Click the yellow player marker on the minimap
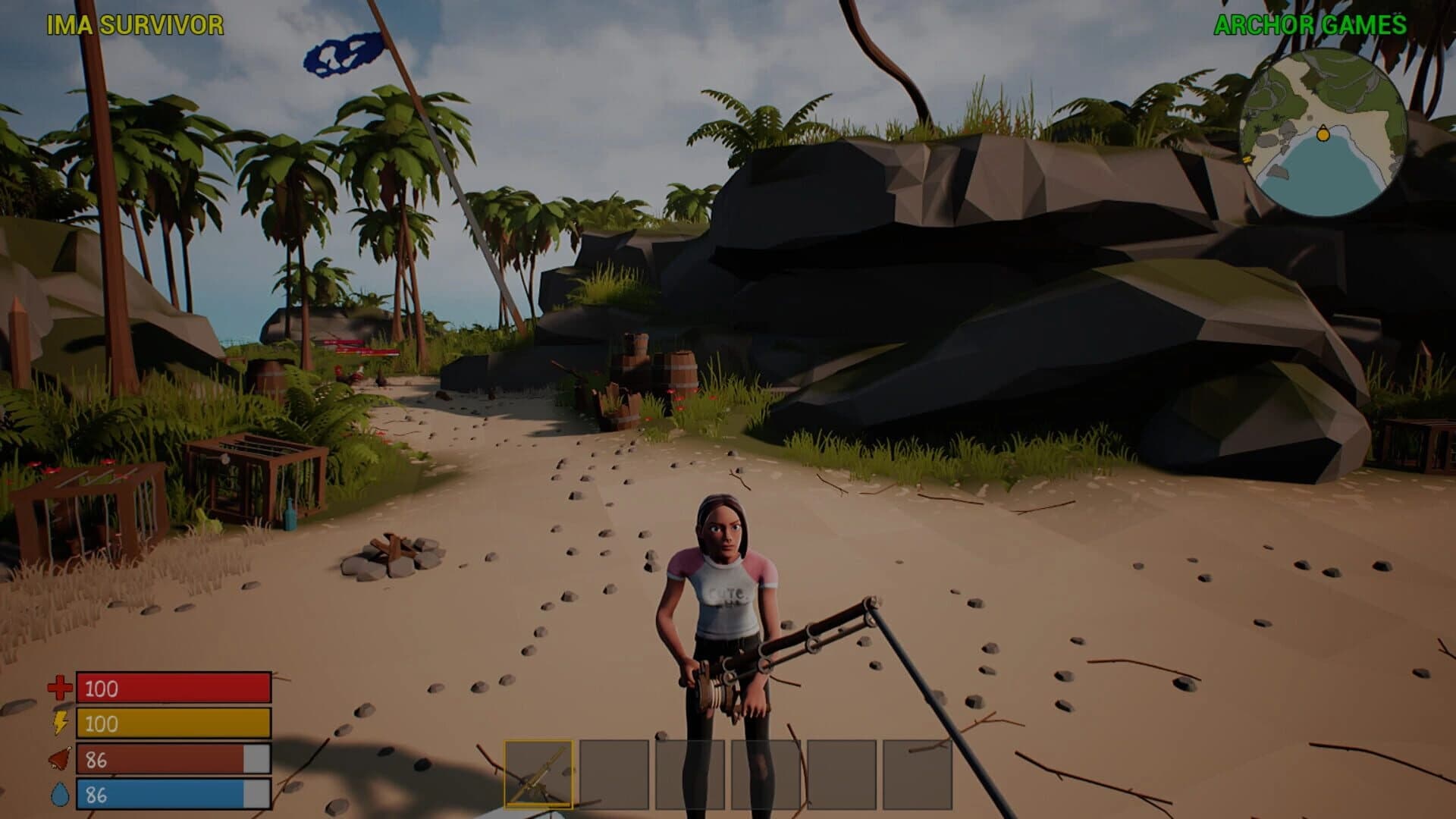The image size is (1456, 819). coord(1322,133)
